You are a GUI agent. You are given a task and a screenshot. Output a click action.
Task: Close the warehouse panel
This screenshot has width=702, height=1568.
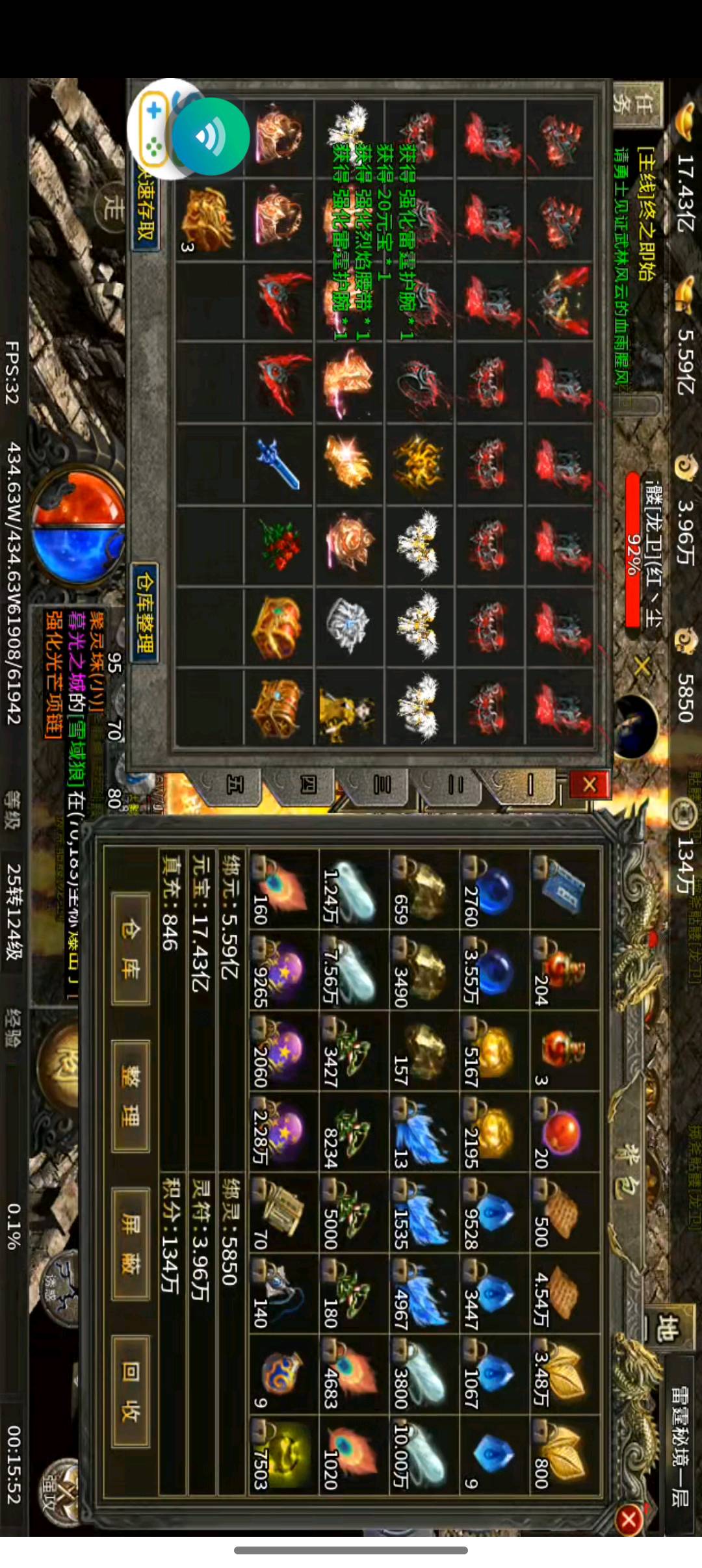click(x=589, y=785)
